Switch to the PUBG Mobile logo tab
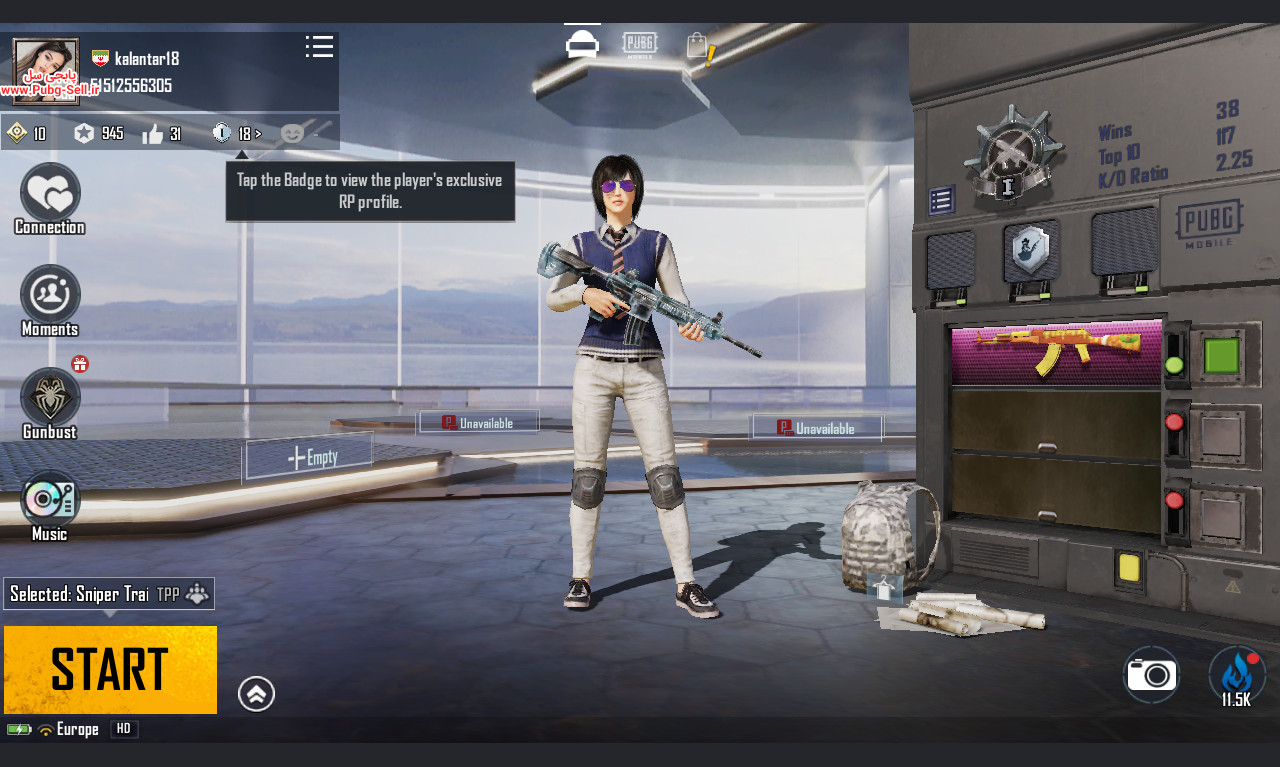The height and width of the screenshot is (767, 1280). 640,45
